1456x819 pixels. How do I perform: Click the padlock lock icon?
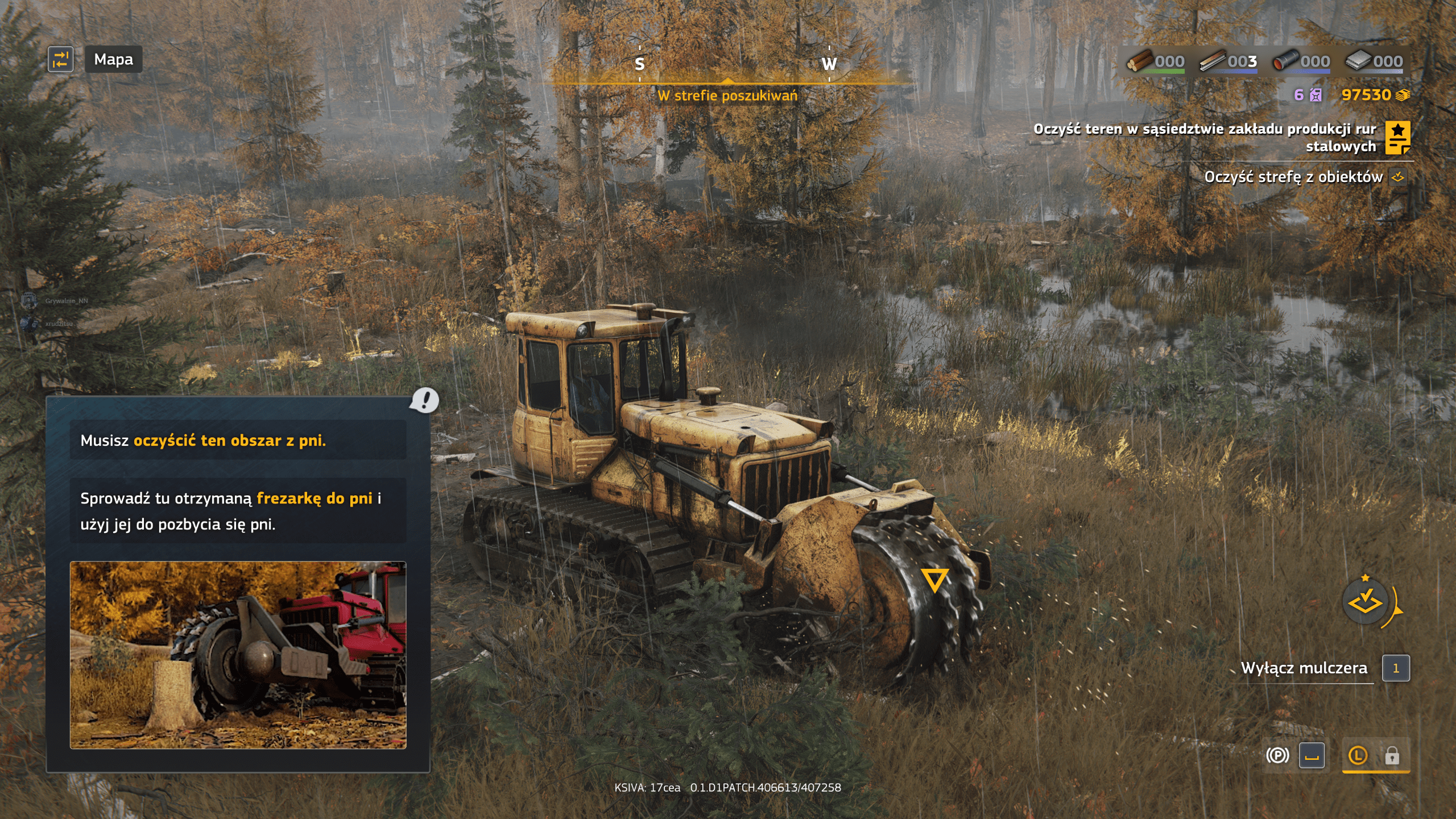click(1392, 755)
